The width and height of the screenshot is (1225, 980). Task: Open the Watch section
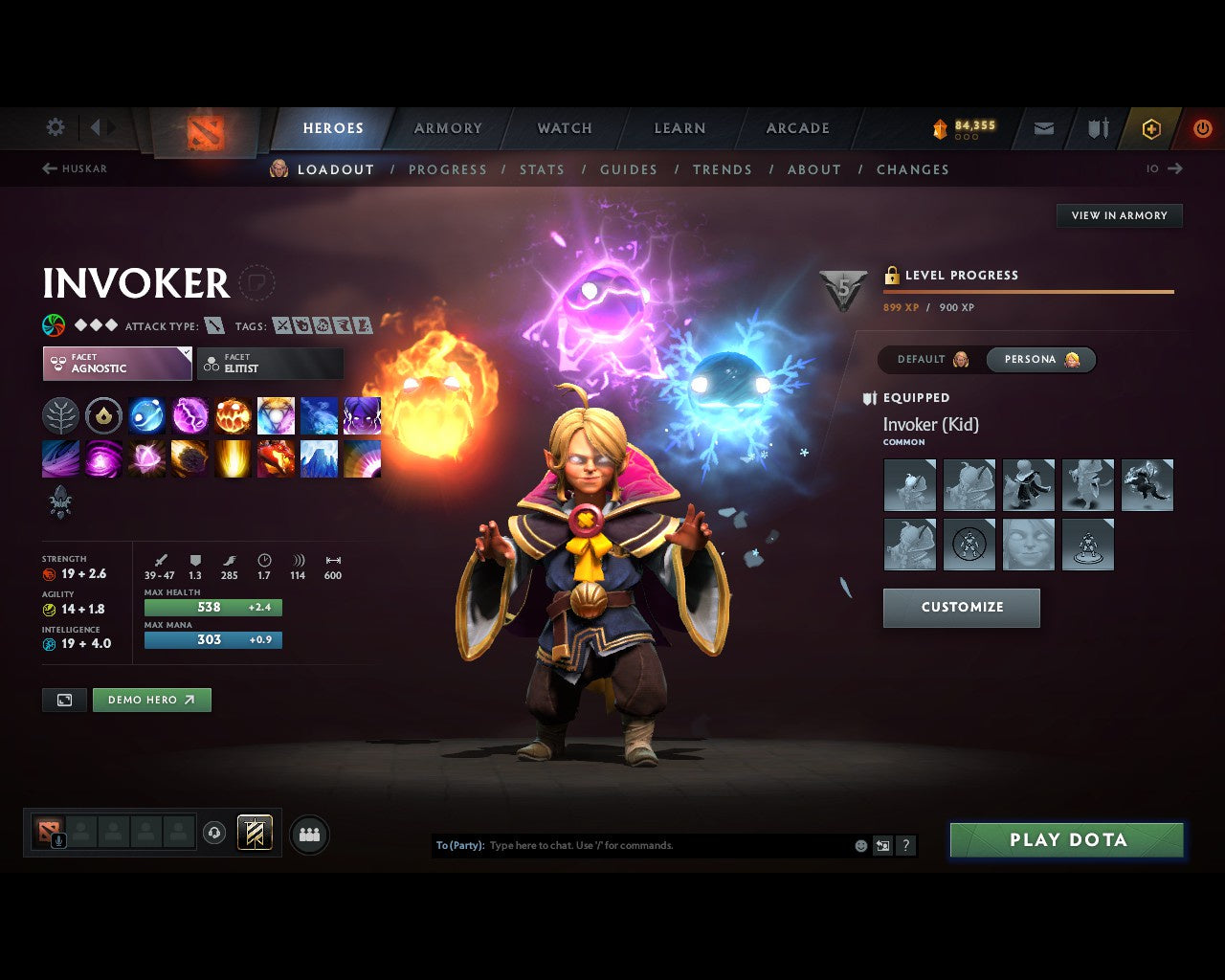point(565,128)
